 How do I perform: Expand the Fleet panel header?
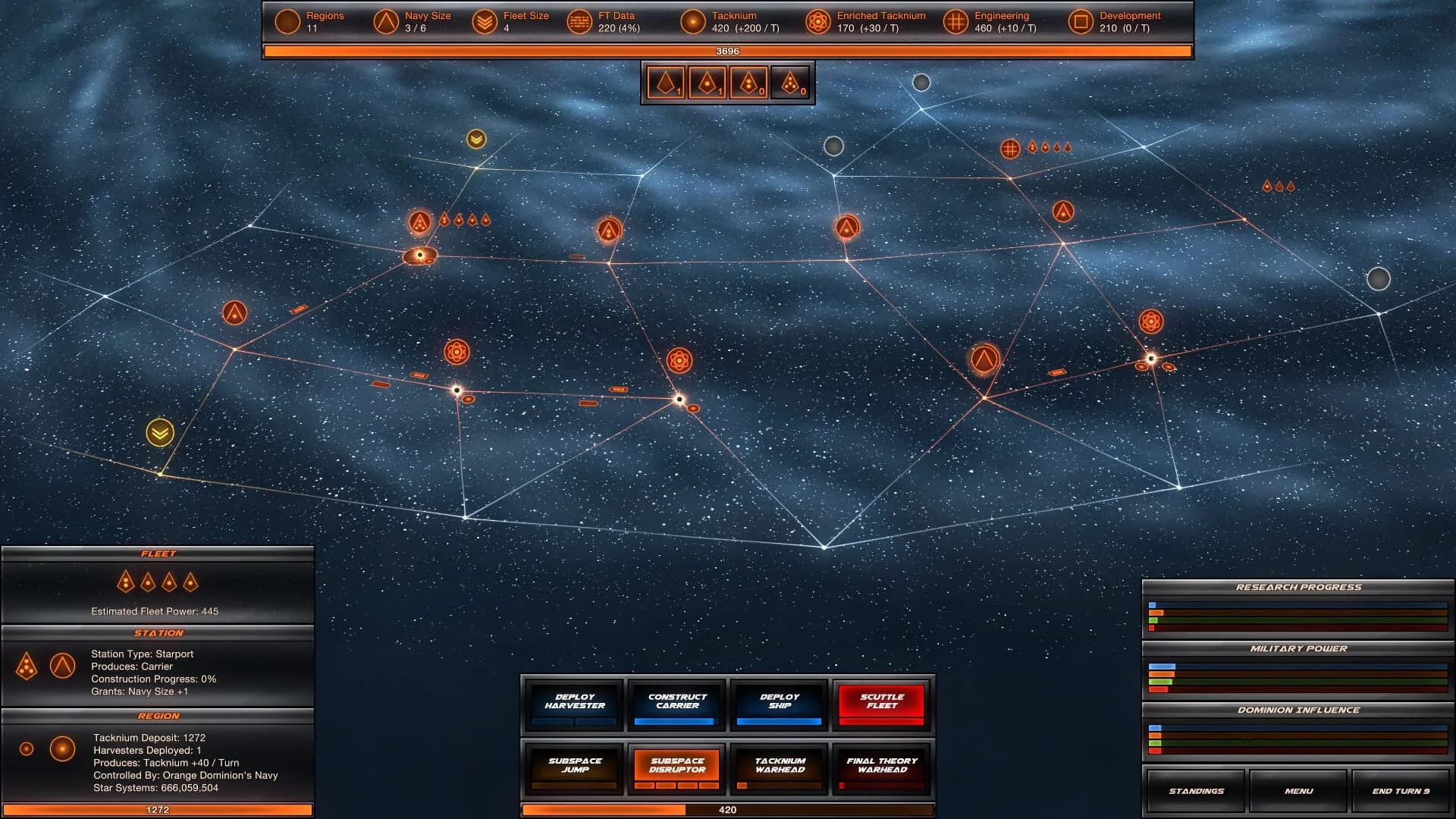click(x=158, y=553)
